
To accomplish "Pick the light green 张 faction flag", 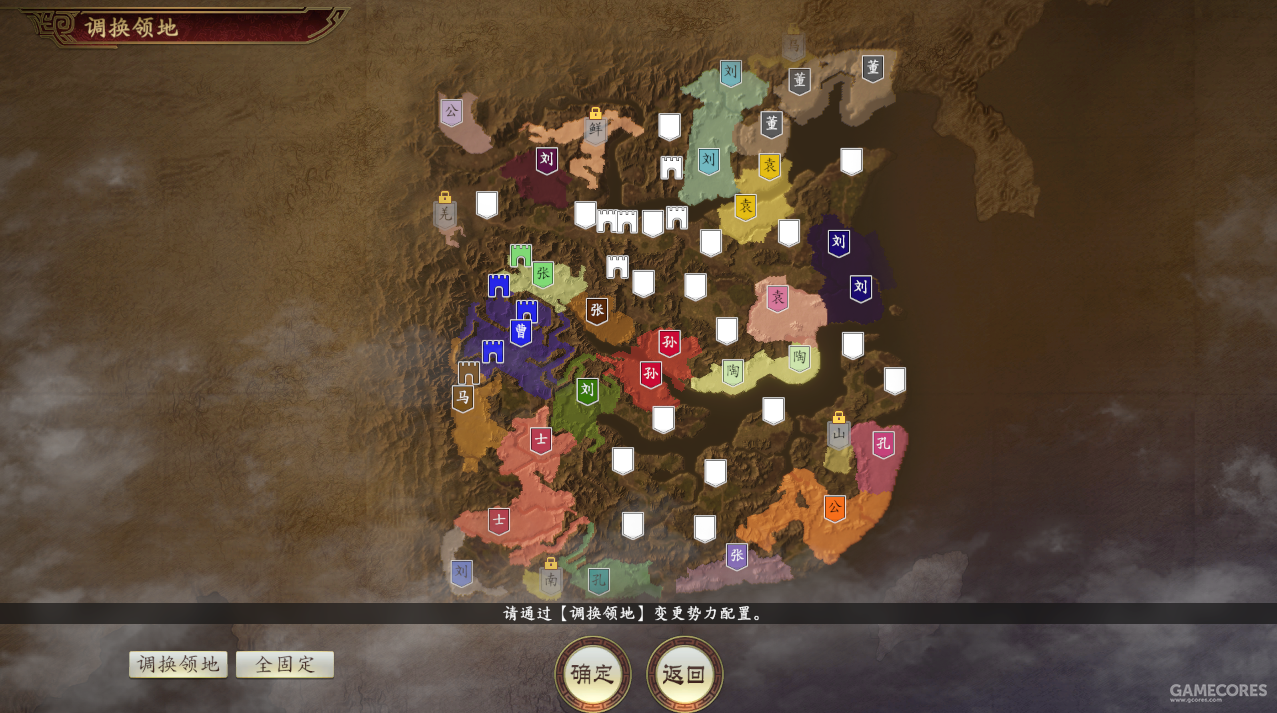I will [543, 274].
